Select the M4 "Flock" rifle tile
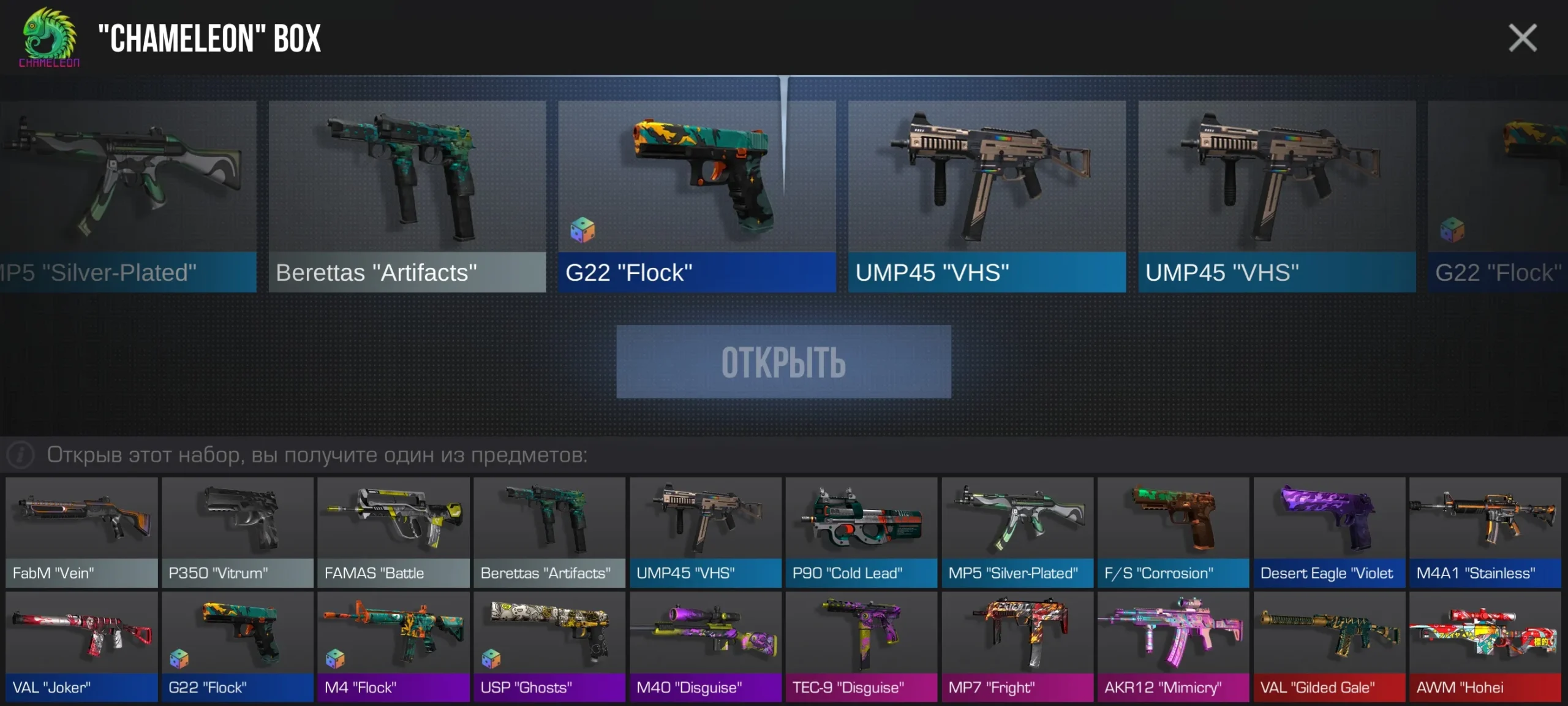The width and height of the screenshot is (1568, 706). (393, 646)
